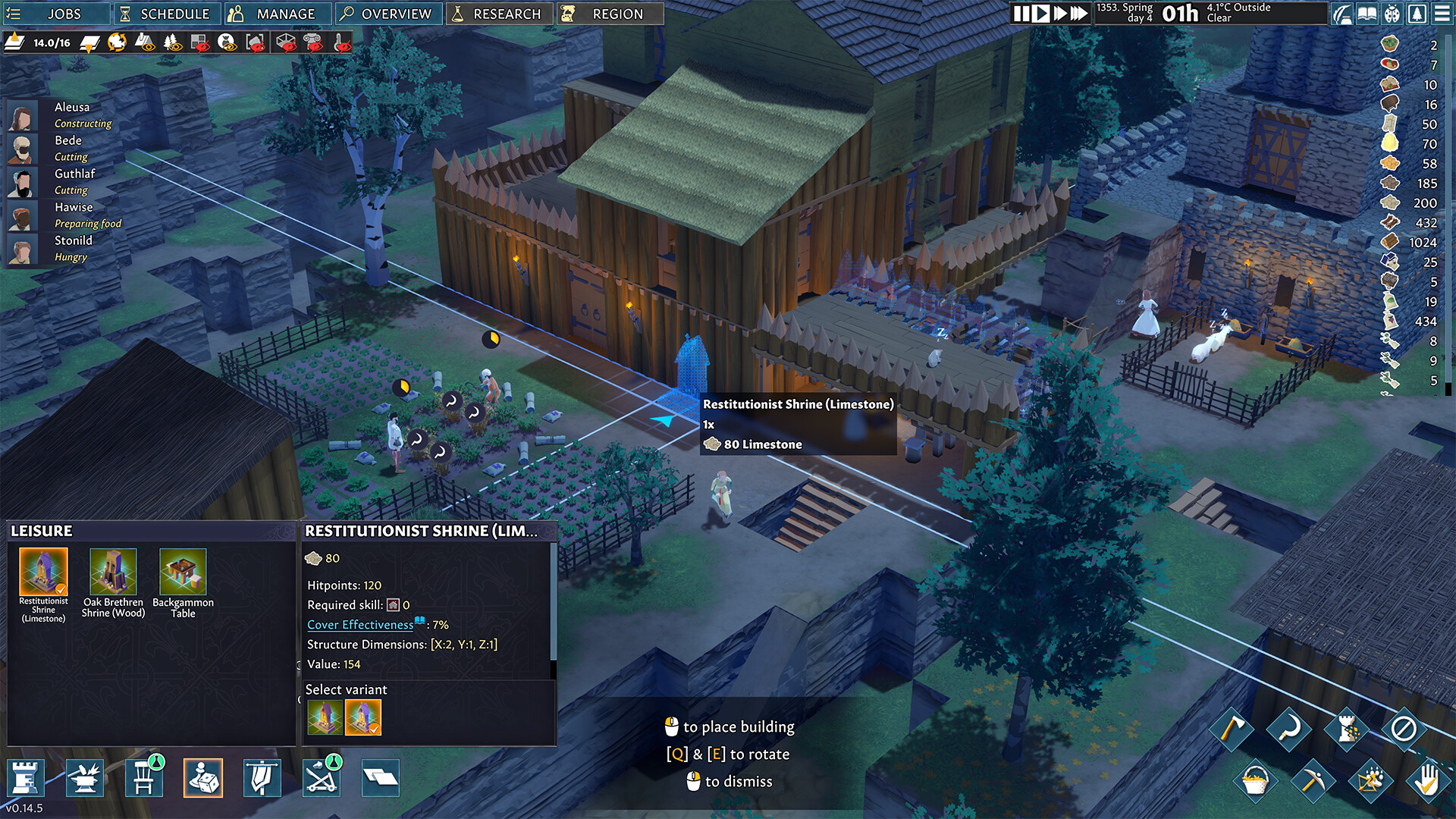Open the Production anvil build category
Image resolution: width=1456 pixels, height=819 pixels.
(85, 777)
